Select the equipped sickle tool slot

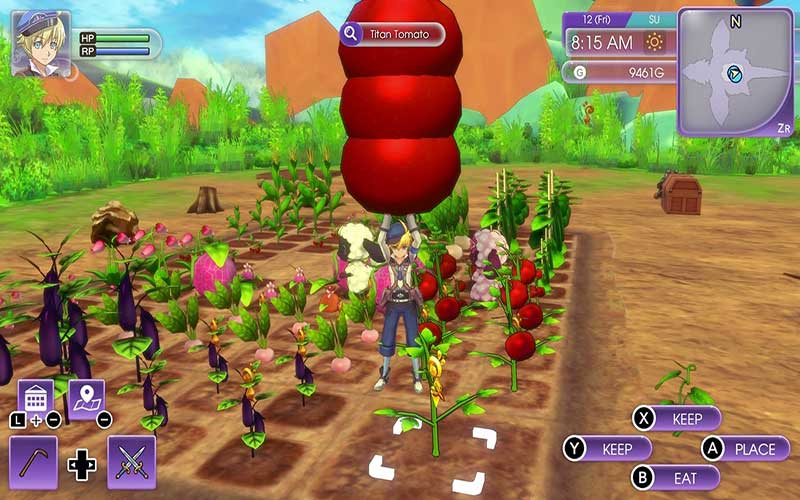click(x=33, y=461)
